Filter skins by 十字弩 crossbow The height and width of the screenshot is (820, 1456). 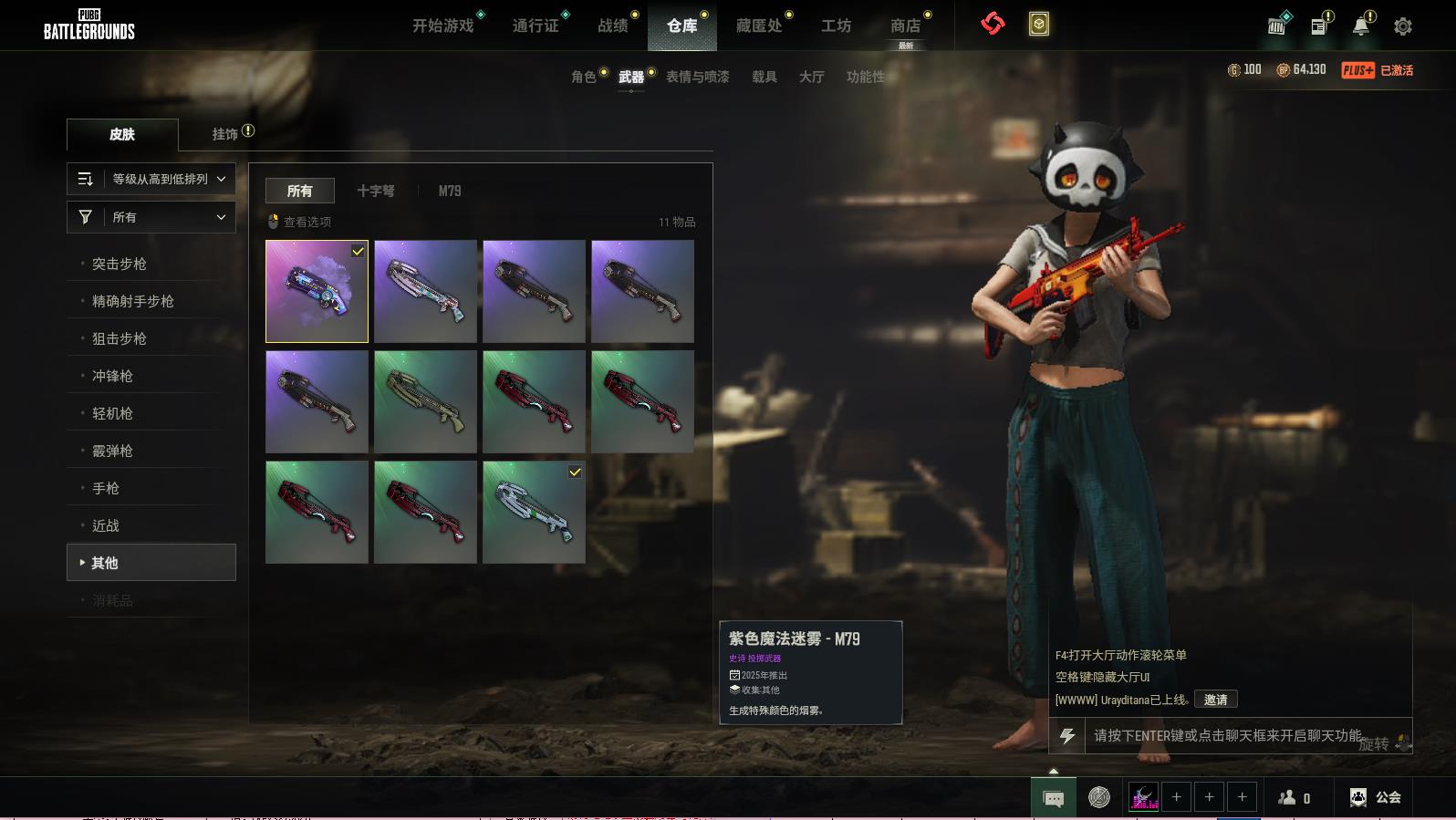click(x=376, y=191)
